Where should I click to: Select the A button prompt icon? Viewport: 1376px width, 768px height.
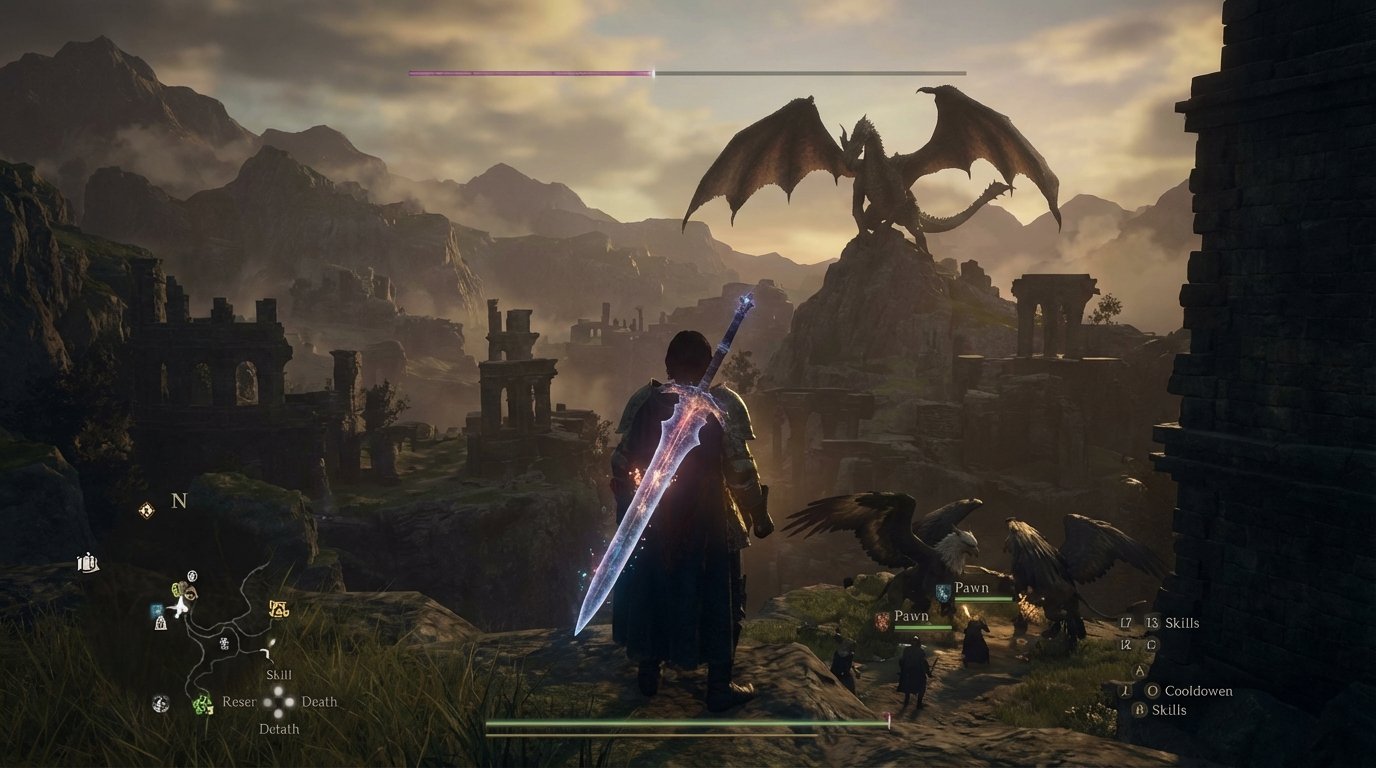coord(1140,670)
